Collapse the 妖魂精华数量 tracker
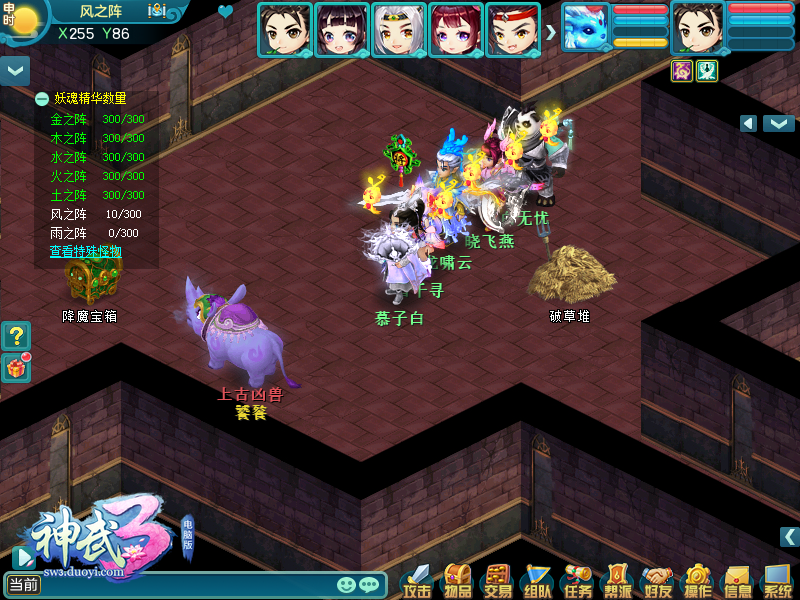 [42, 99]
